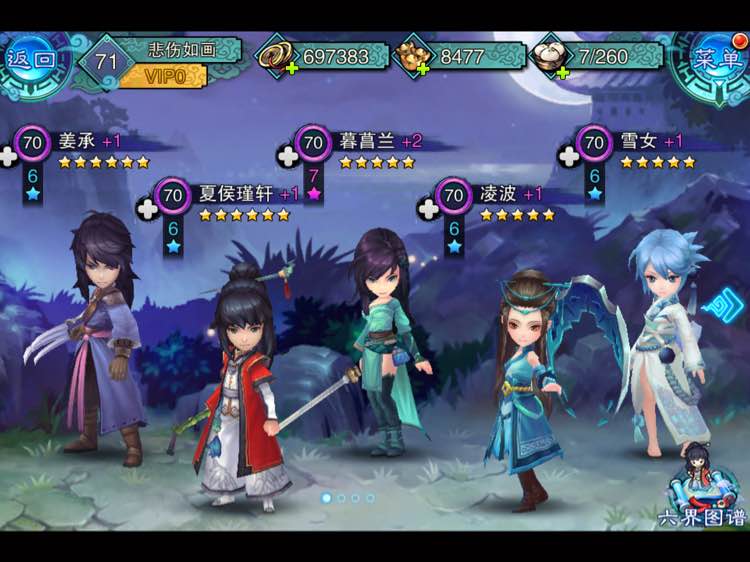
Task: Click the plus beside 凌波's level
Action: point(428,208)
